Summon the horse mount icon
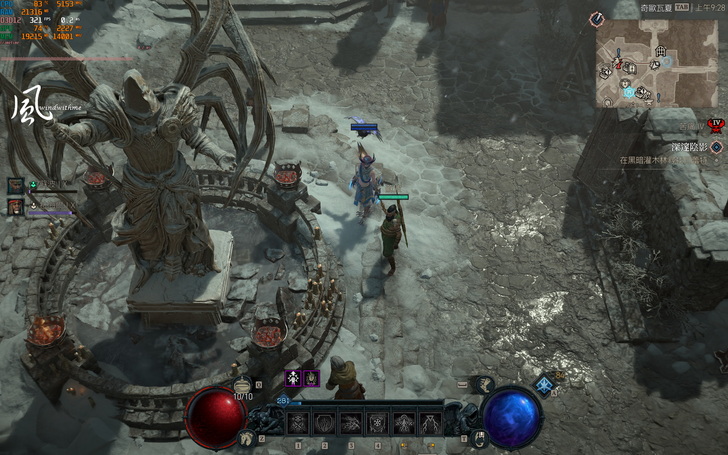 [246, 437]
